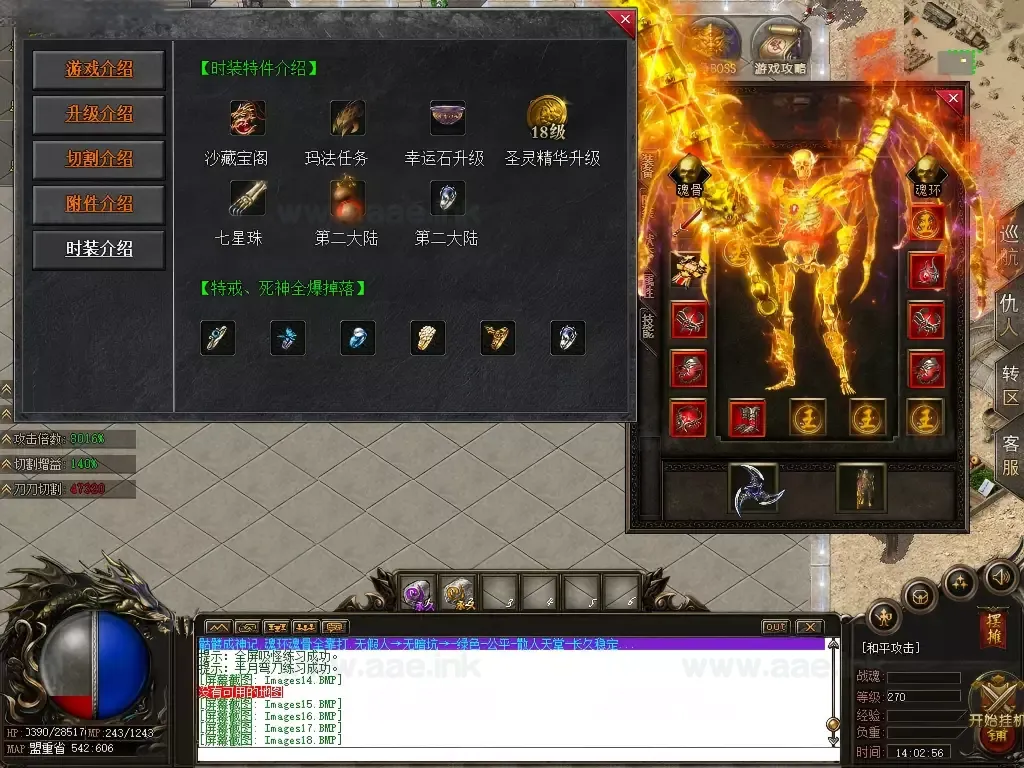Select the 魂骨 skull slot
This screenshot has height=768, width=1024.
(x=689, y=173)
